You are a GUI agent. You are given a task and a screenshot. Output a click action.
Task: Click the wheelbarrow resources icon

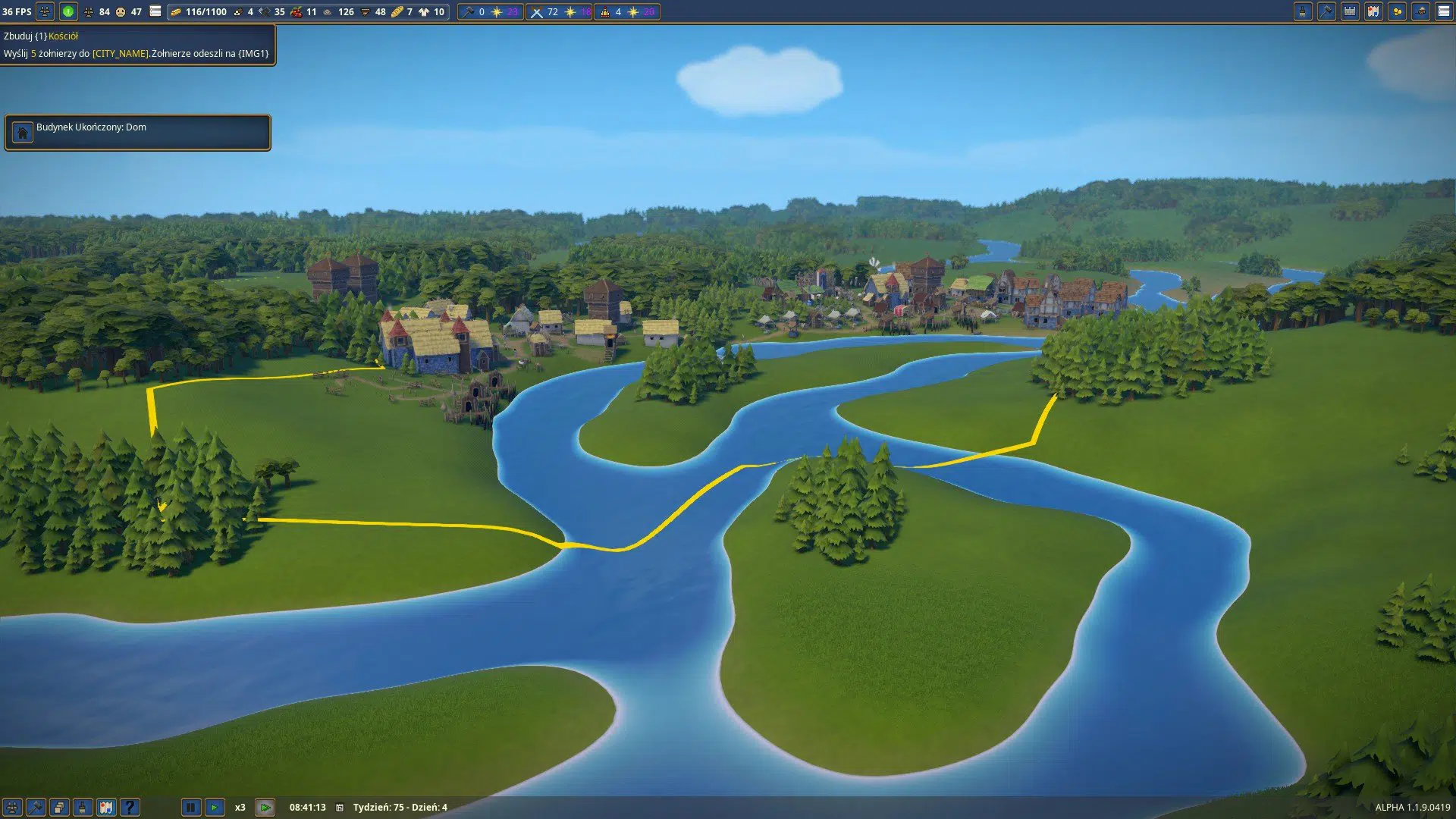click(1420, 11)
